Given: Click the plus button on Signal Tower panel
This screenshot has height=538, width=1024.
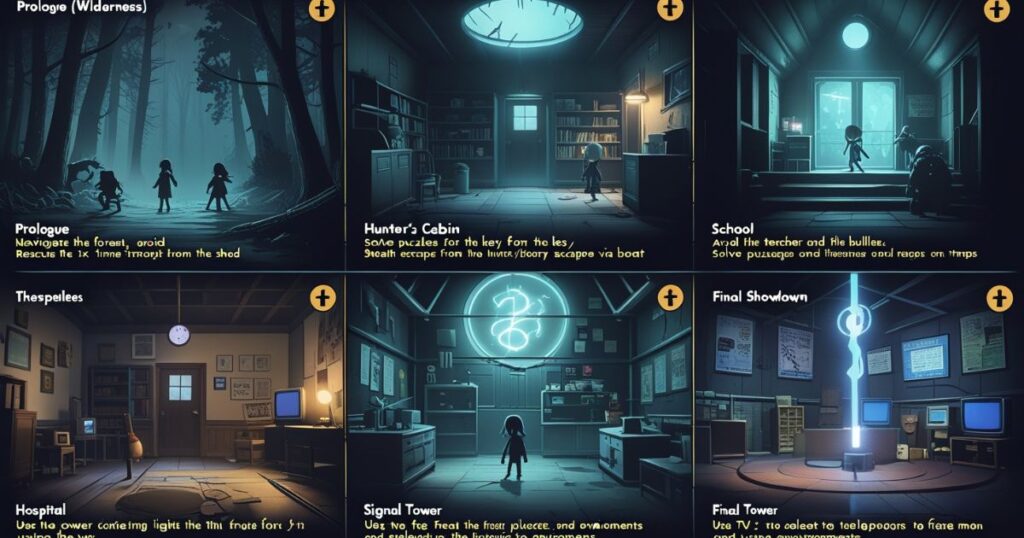Looking at the screenshot, I should click(x=669, y=297).
